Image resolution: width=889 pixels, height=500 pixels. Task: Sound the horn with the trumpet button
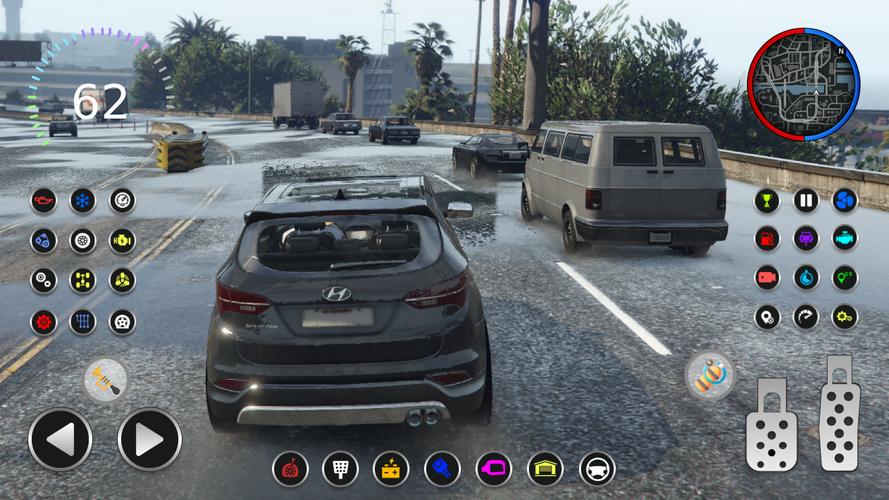point(105,380)
